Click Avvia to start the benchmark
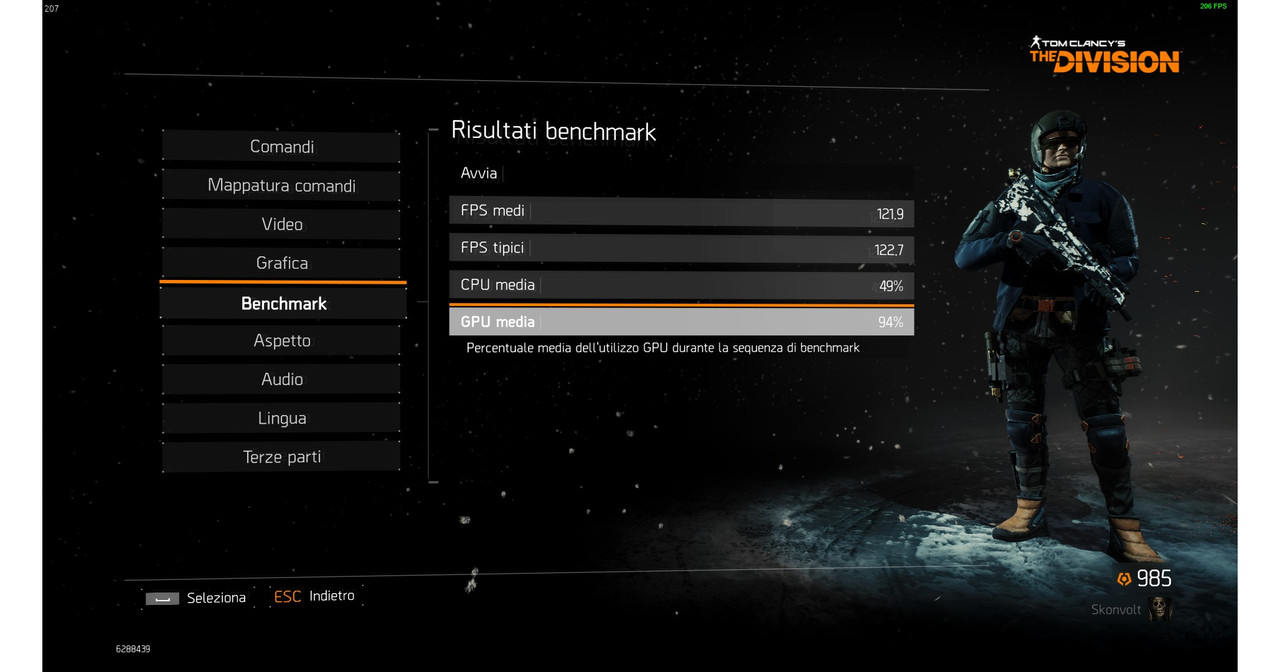The width and height of the screenshot is (1280, 672). tap(681, 173)
